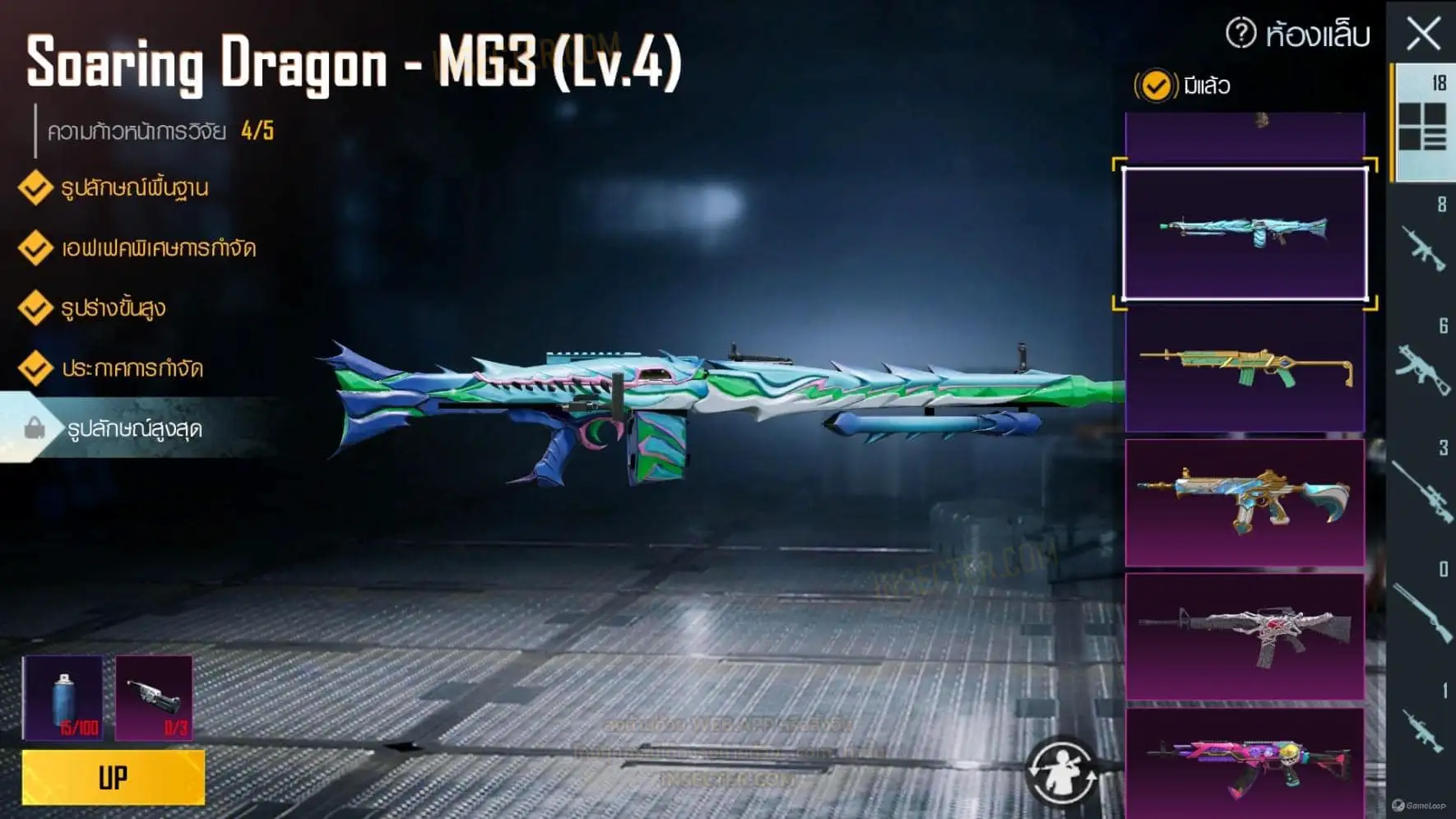Pick the gold and blue assault rifle skin

click(1245, 502)
